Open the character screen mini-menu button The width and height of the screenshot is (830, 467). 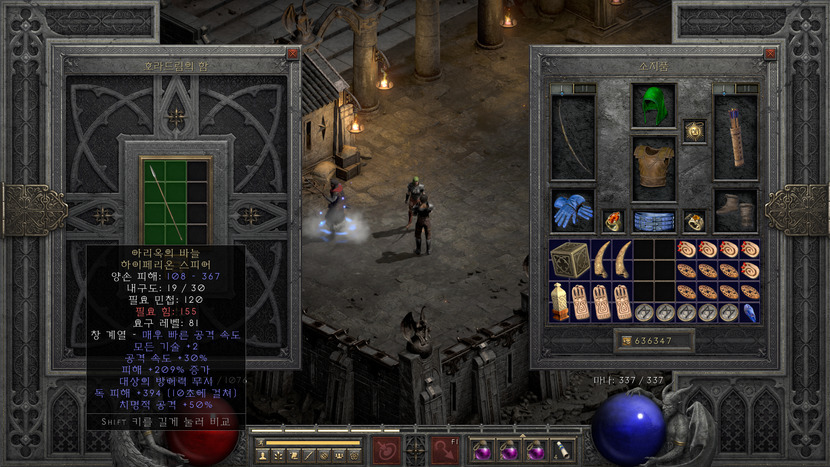pyautogui.click(x=261, y=456)
